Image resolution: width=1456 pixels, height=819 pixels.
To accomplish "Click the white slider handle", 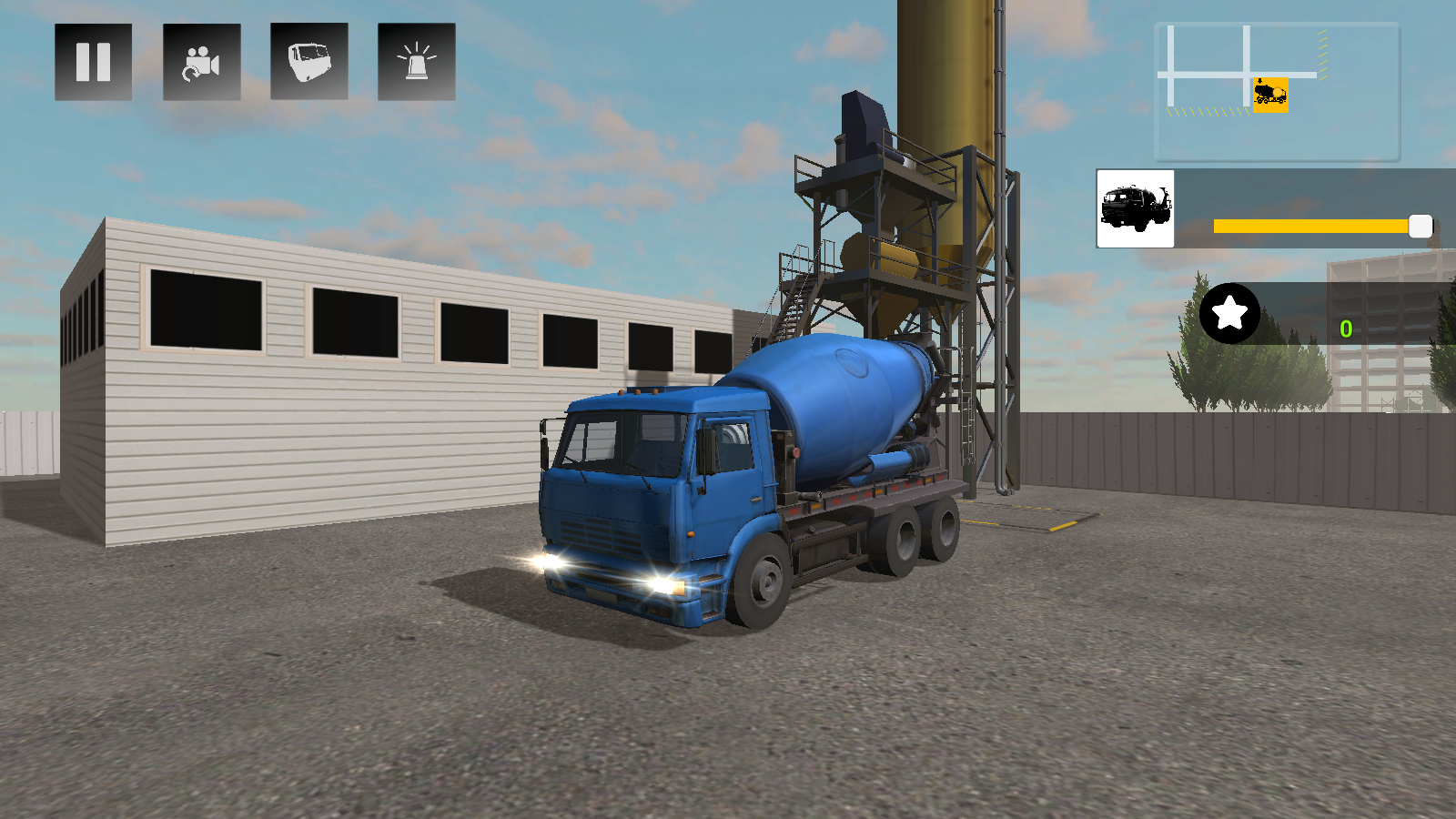I will [x=1419, y=226].
